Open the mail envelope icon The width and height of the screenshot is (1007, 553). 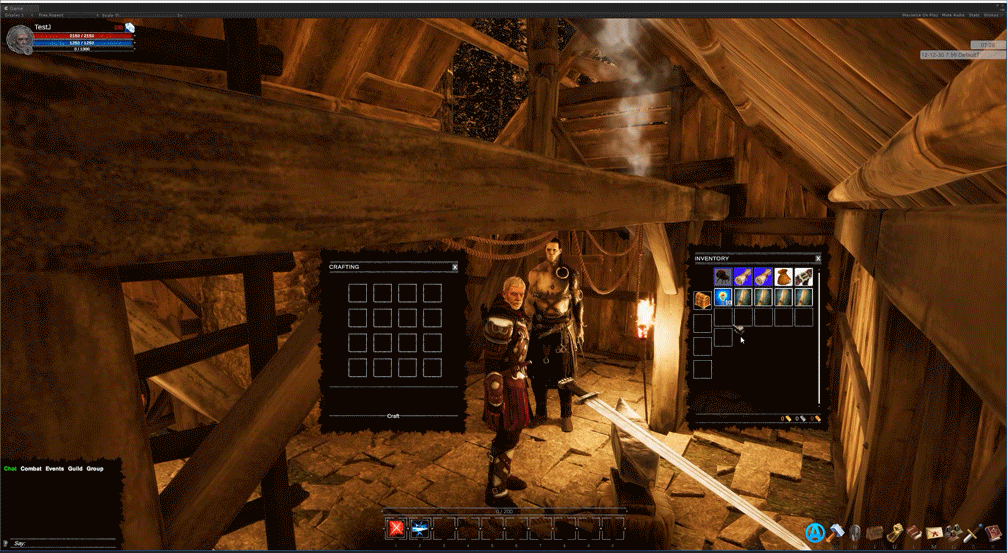pyautogui.click(x=934, y=533)
